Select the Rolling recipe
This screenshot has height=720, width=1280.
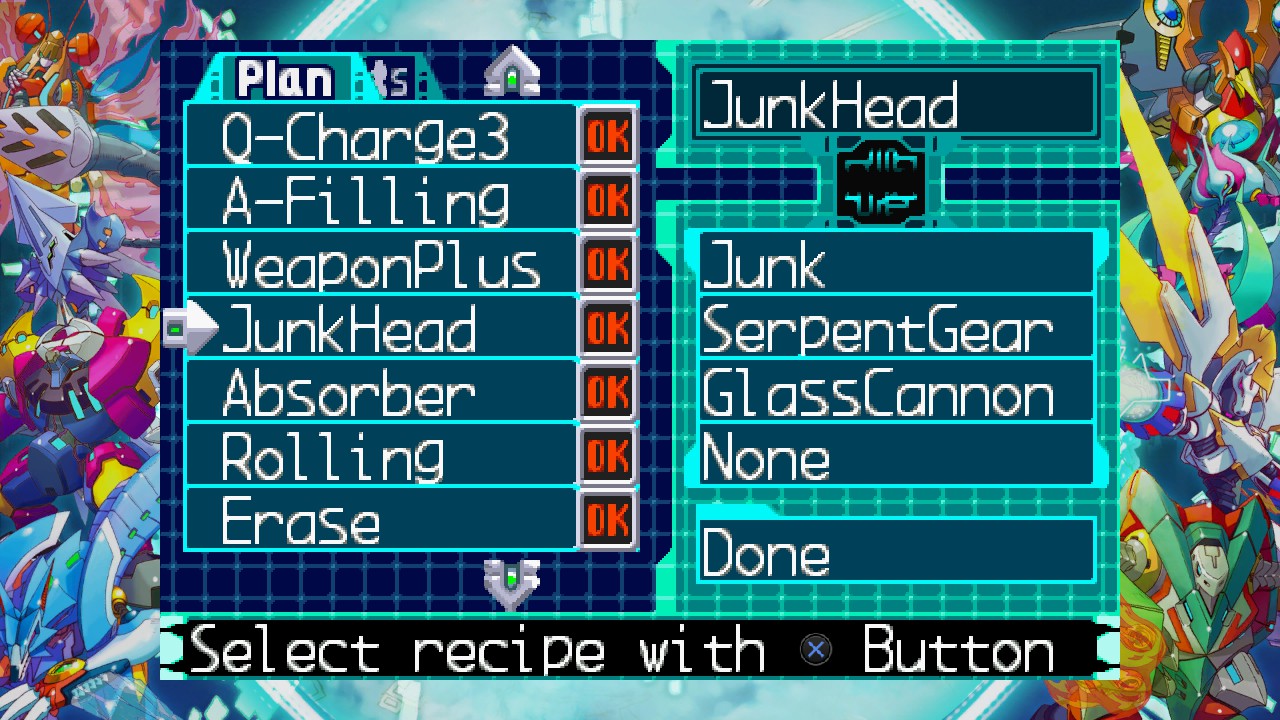380,456
